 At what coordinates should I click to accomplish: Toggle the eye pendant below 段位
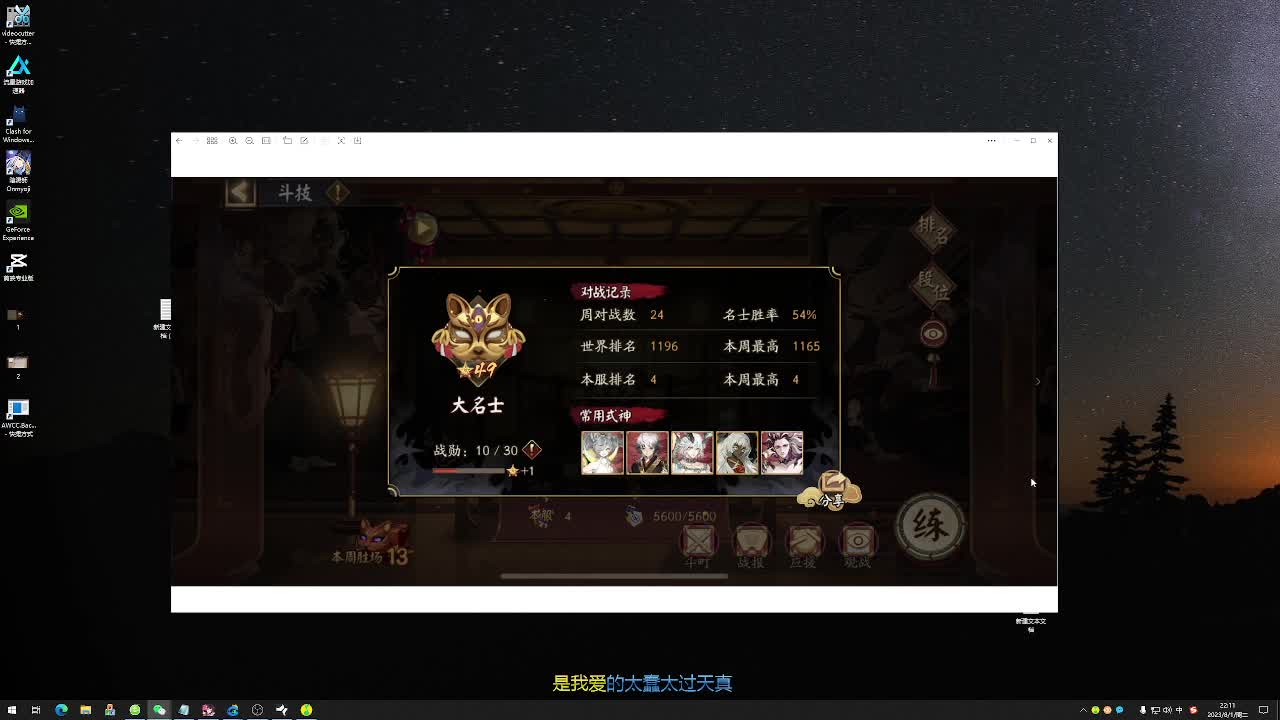pos(932,333)
